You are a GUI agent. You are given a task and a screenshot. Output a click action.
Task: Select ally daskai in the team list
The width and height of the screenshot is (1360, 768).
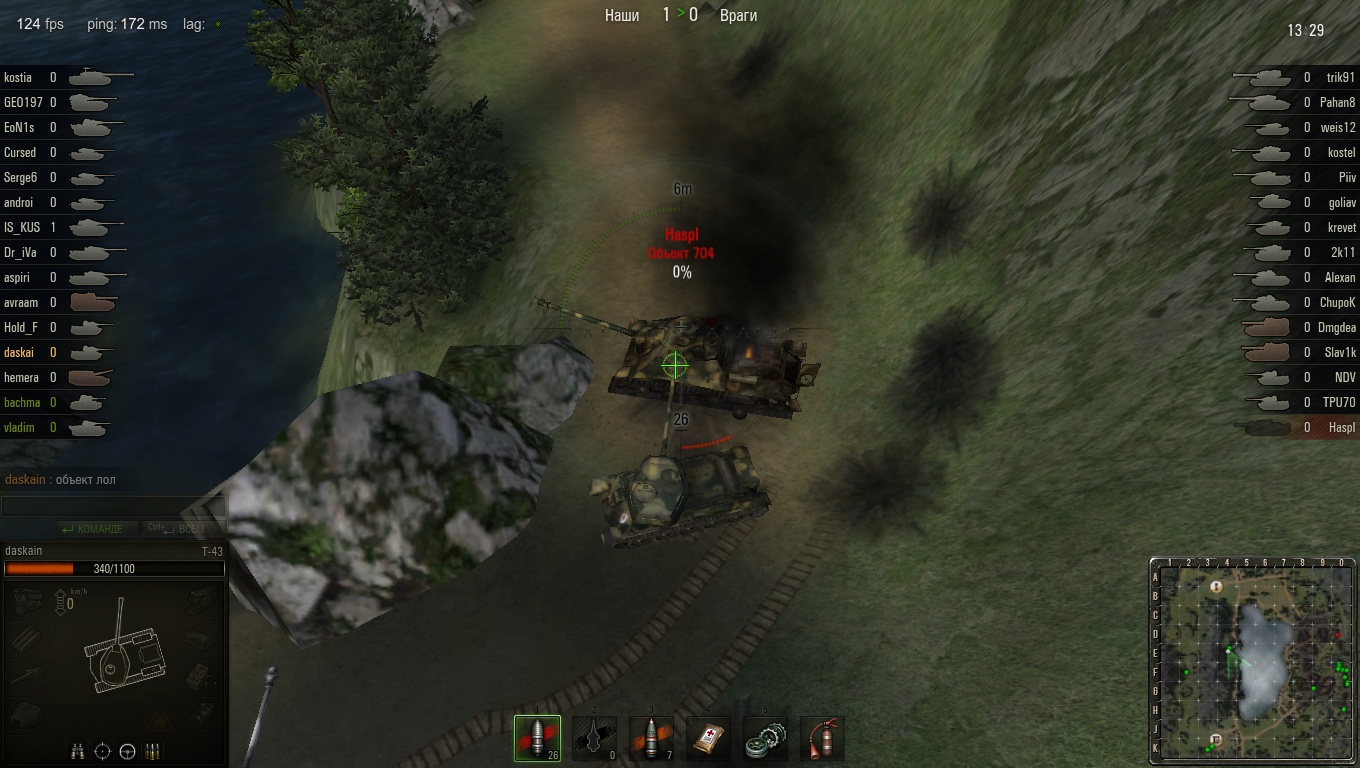click(x=19, y=352)
